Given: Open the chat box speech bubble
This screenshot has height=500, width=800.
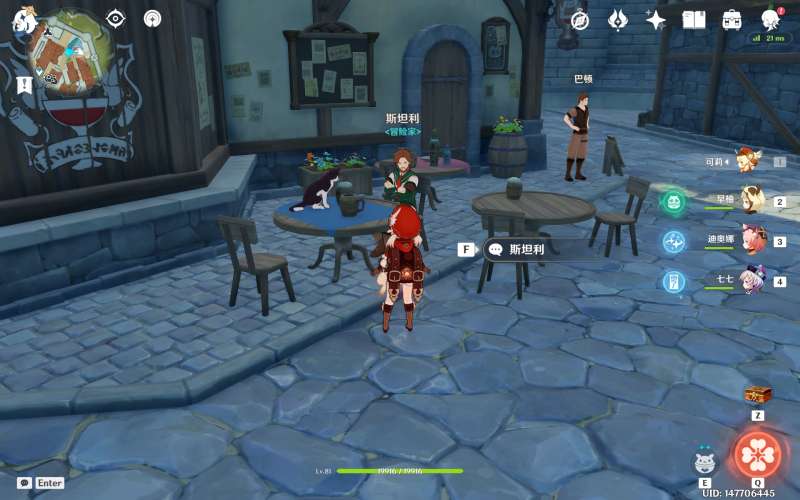Looking at the screenshot, I should [x=24, y=482].
